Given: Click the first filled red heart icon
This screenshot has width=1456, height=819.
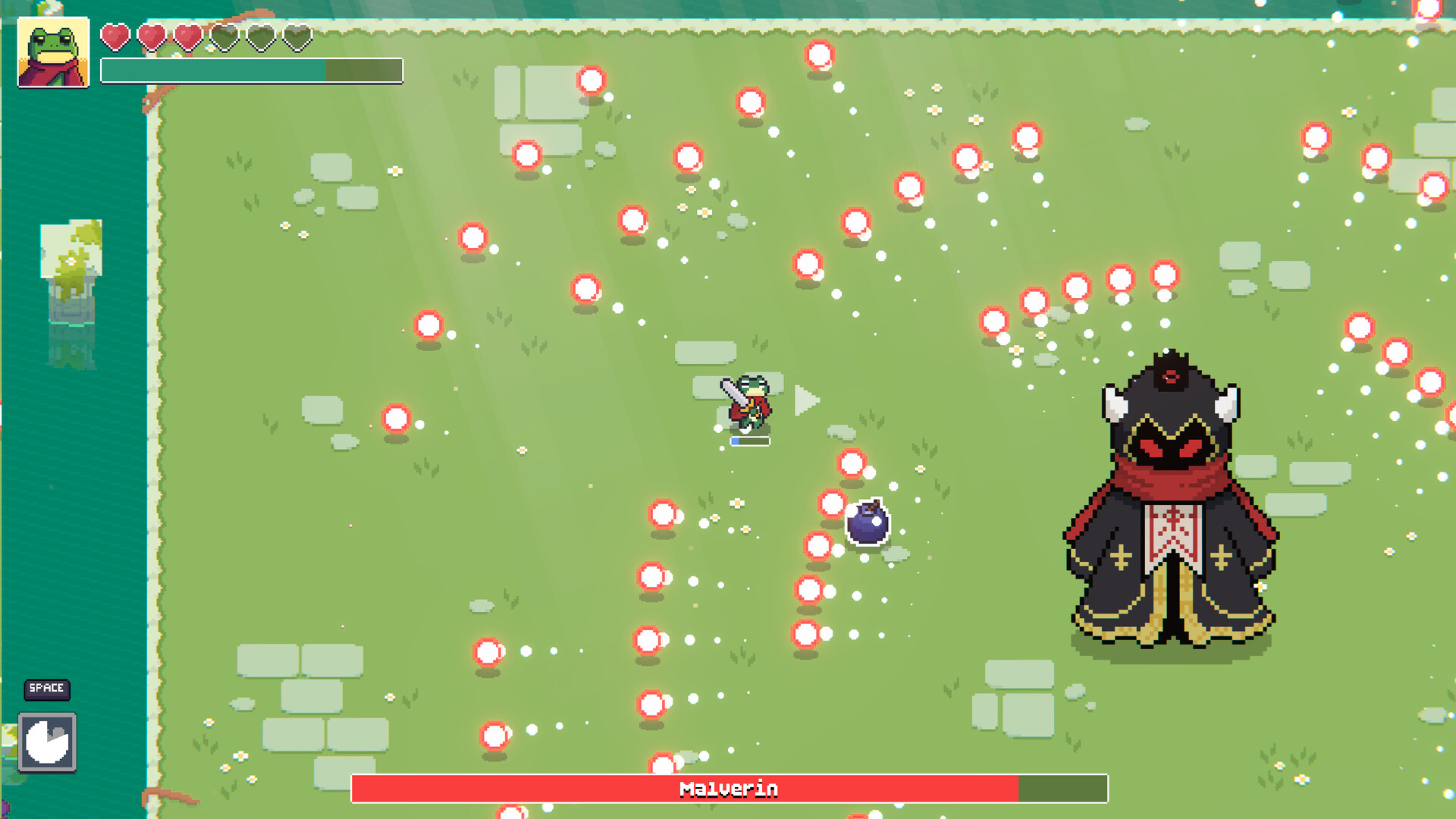Looking at the screenshot, I should [115, 35].
